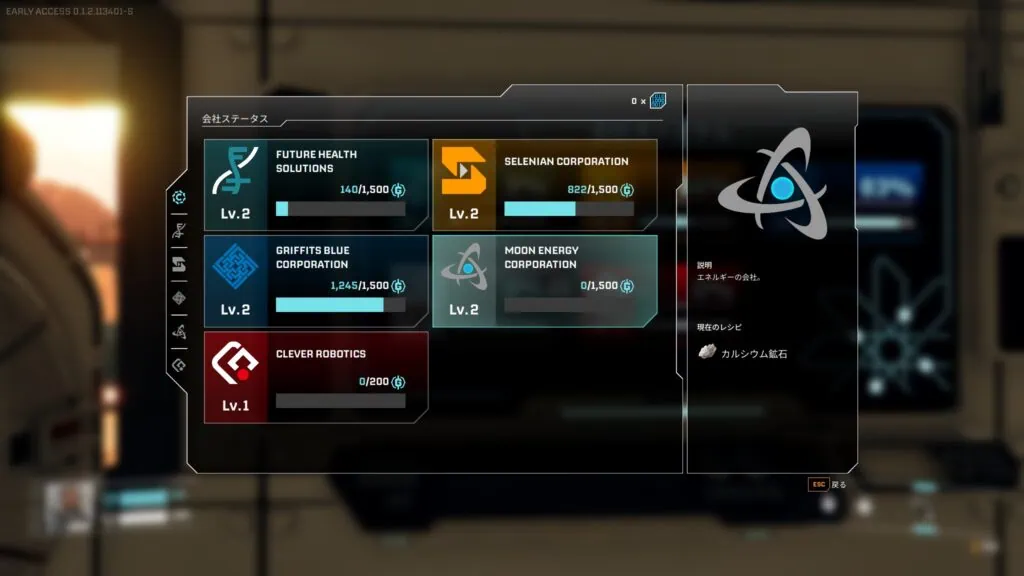Select the calcium ore recipe entry
The width and height of the screenshot is (1024, 576).
[743, 353]
